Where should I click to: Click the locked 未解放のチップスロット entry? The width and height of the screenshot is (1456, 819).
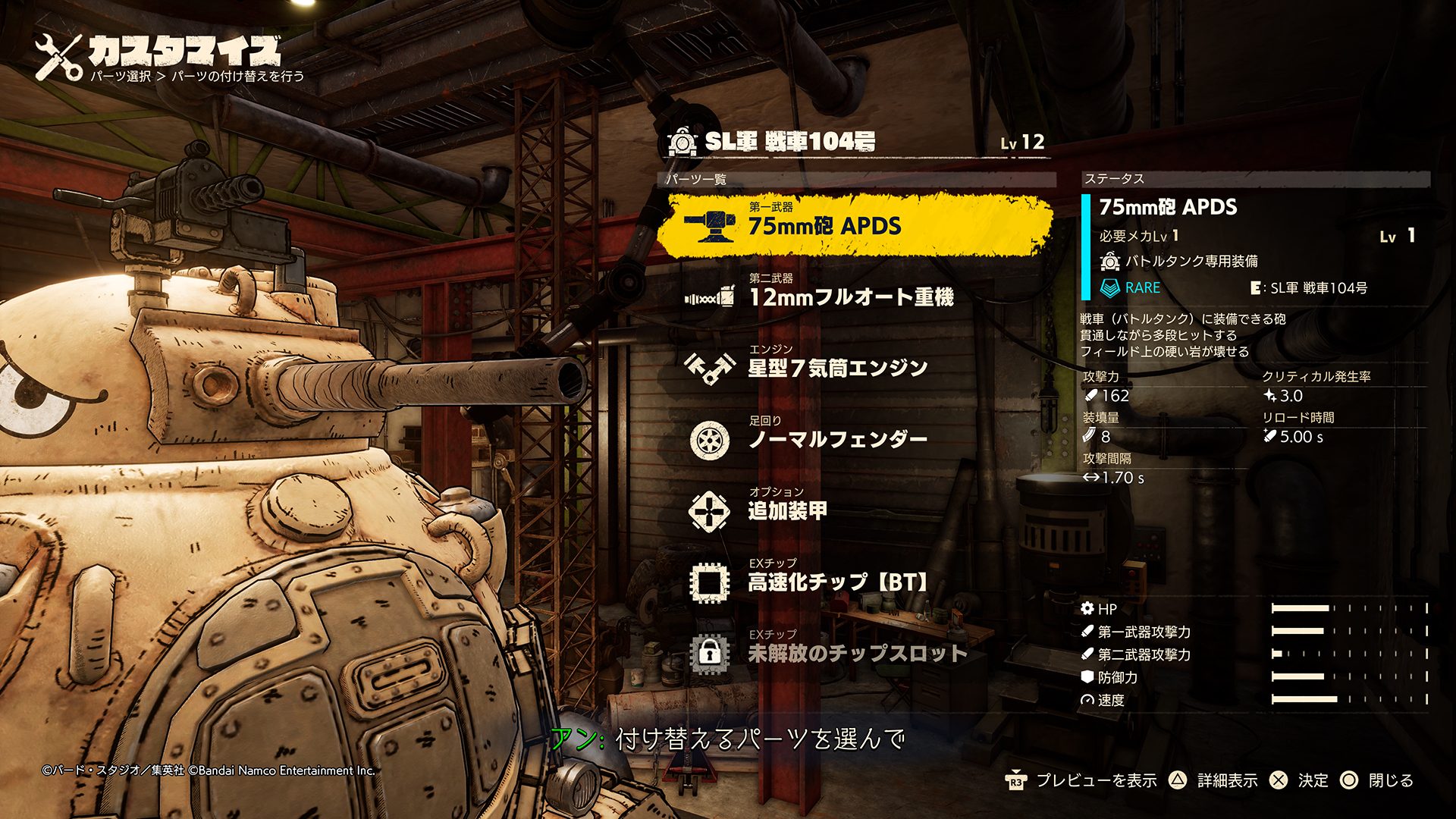point(857,653)
